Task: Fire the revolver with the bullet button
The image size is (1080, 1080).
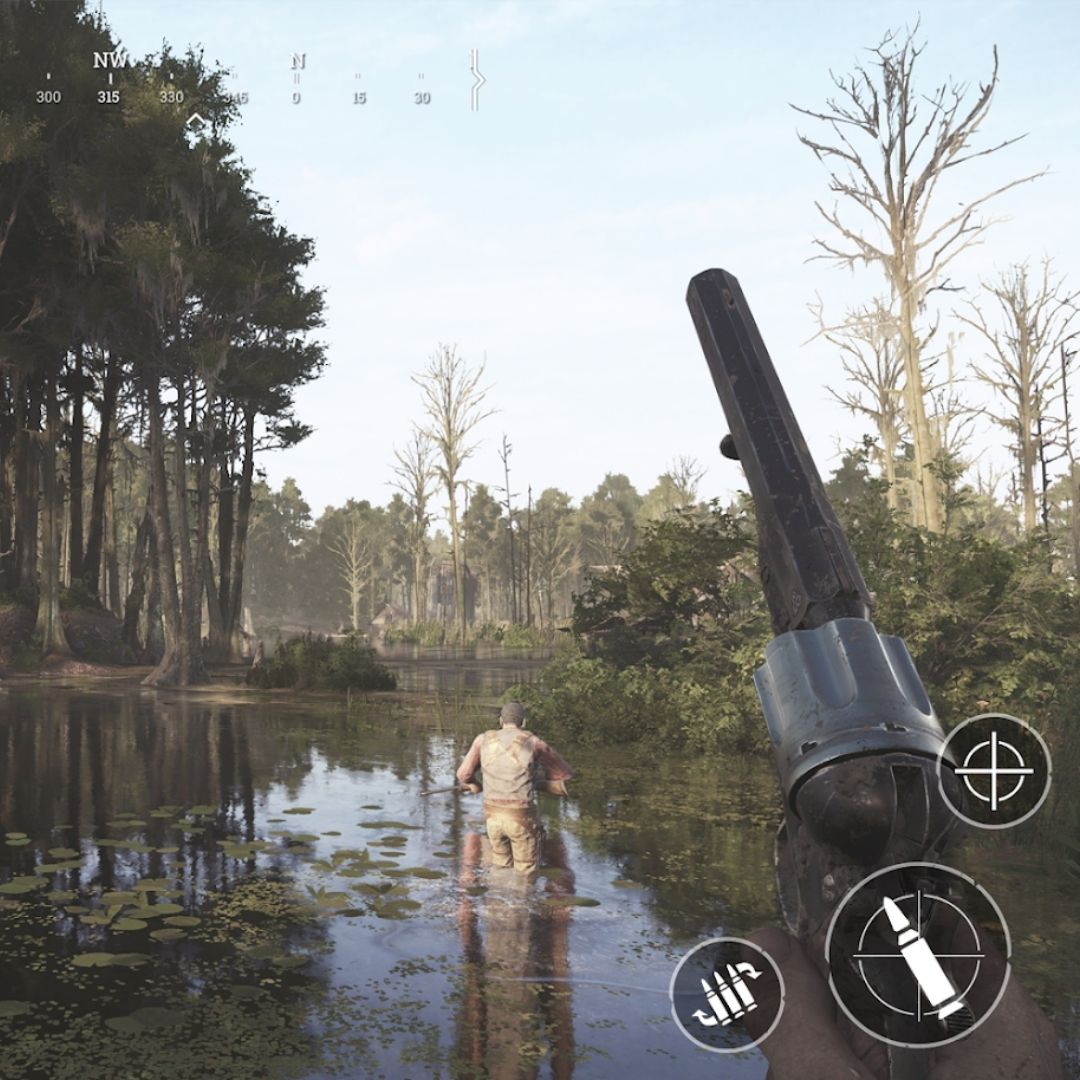Action: pyautogui.click(x=918, y=954)
